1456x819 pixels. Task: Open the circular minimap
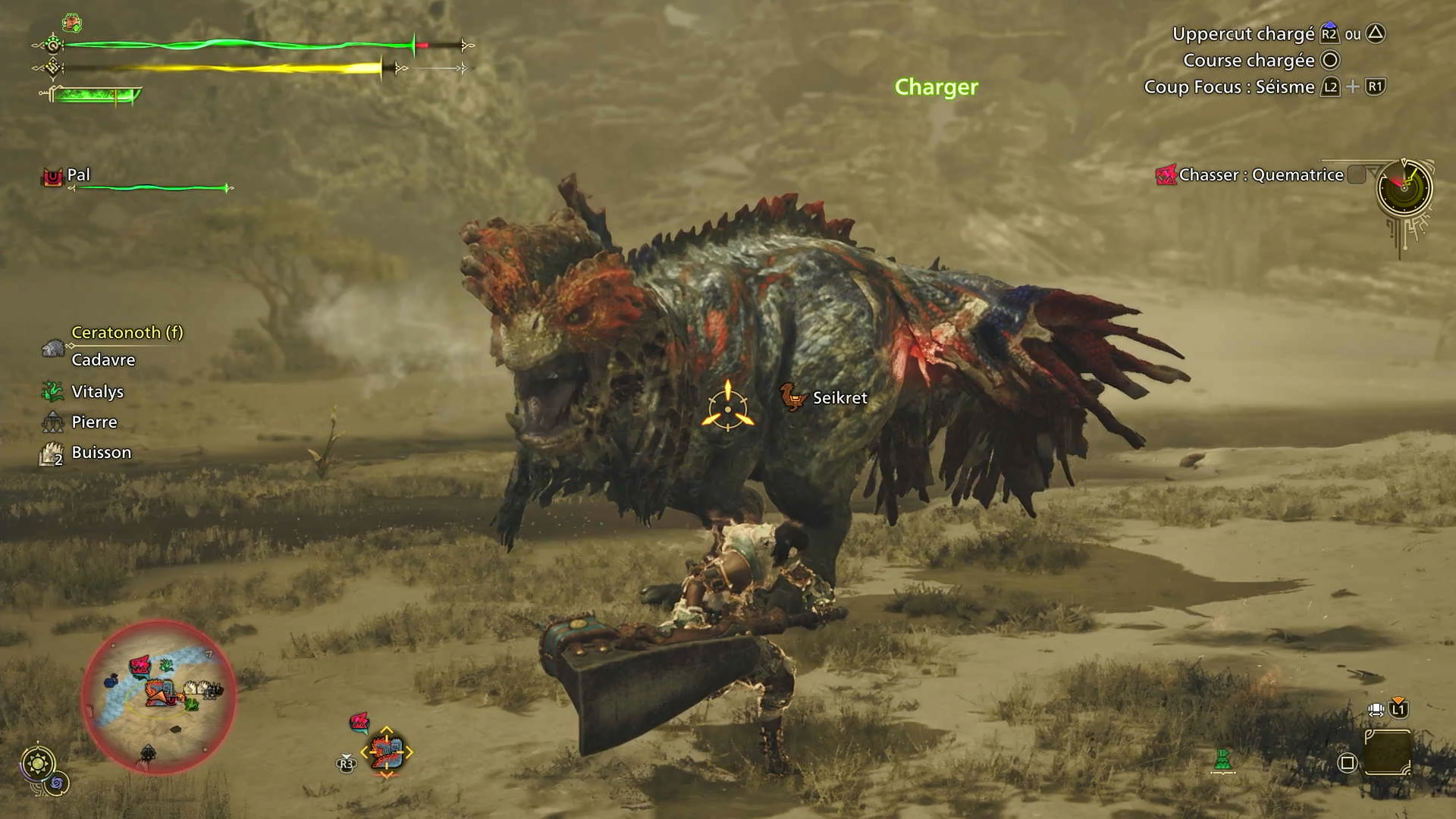[x=158, y=696]
